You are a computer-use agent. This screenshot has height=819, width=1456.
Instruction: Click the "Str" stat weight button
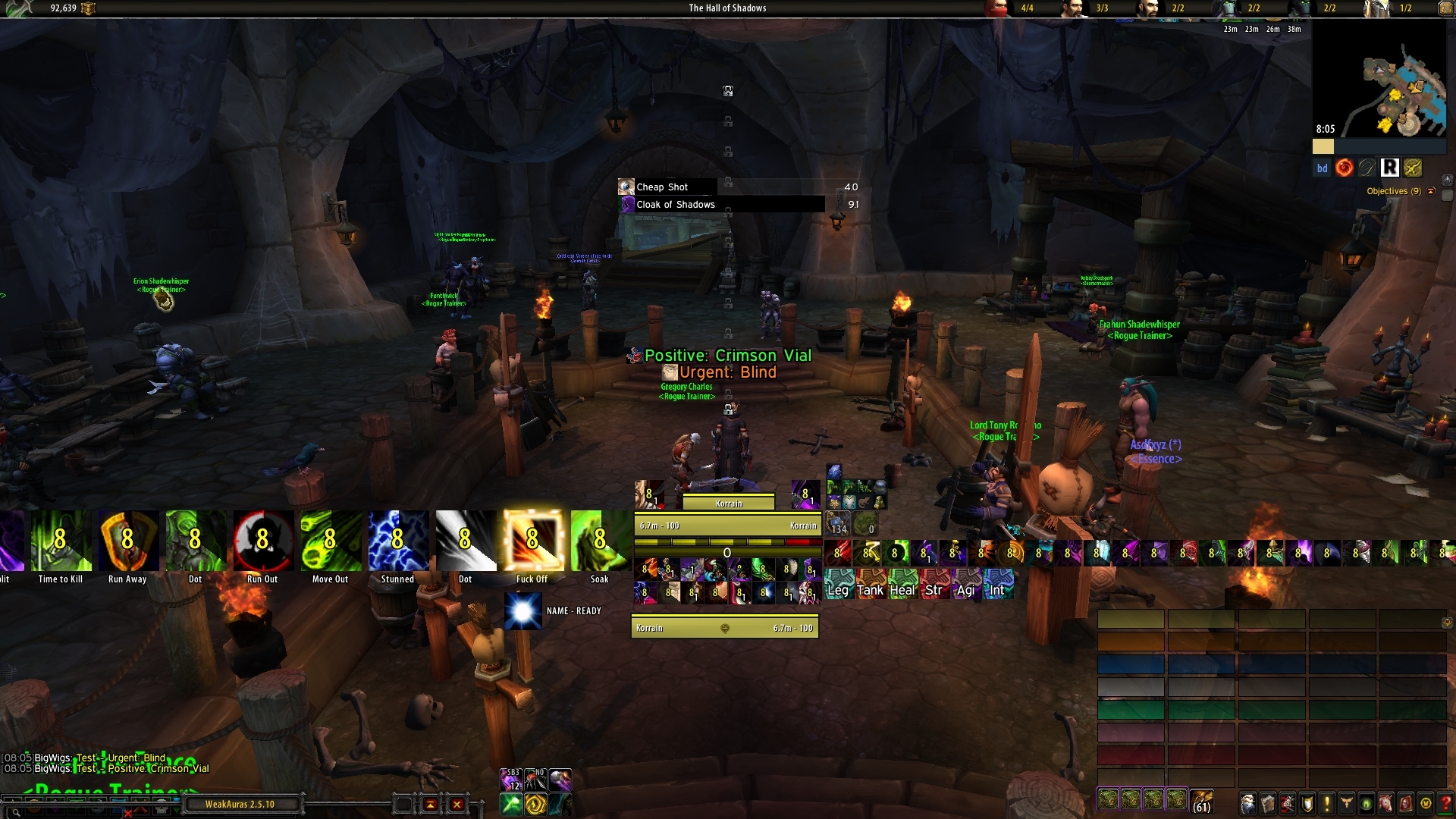[x=934, y=589]
